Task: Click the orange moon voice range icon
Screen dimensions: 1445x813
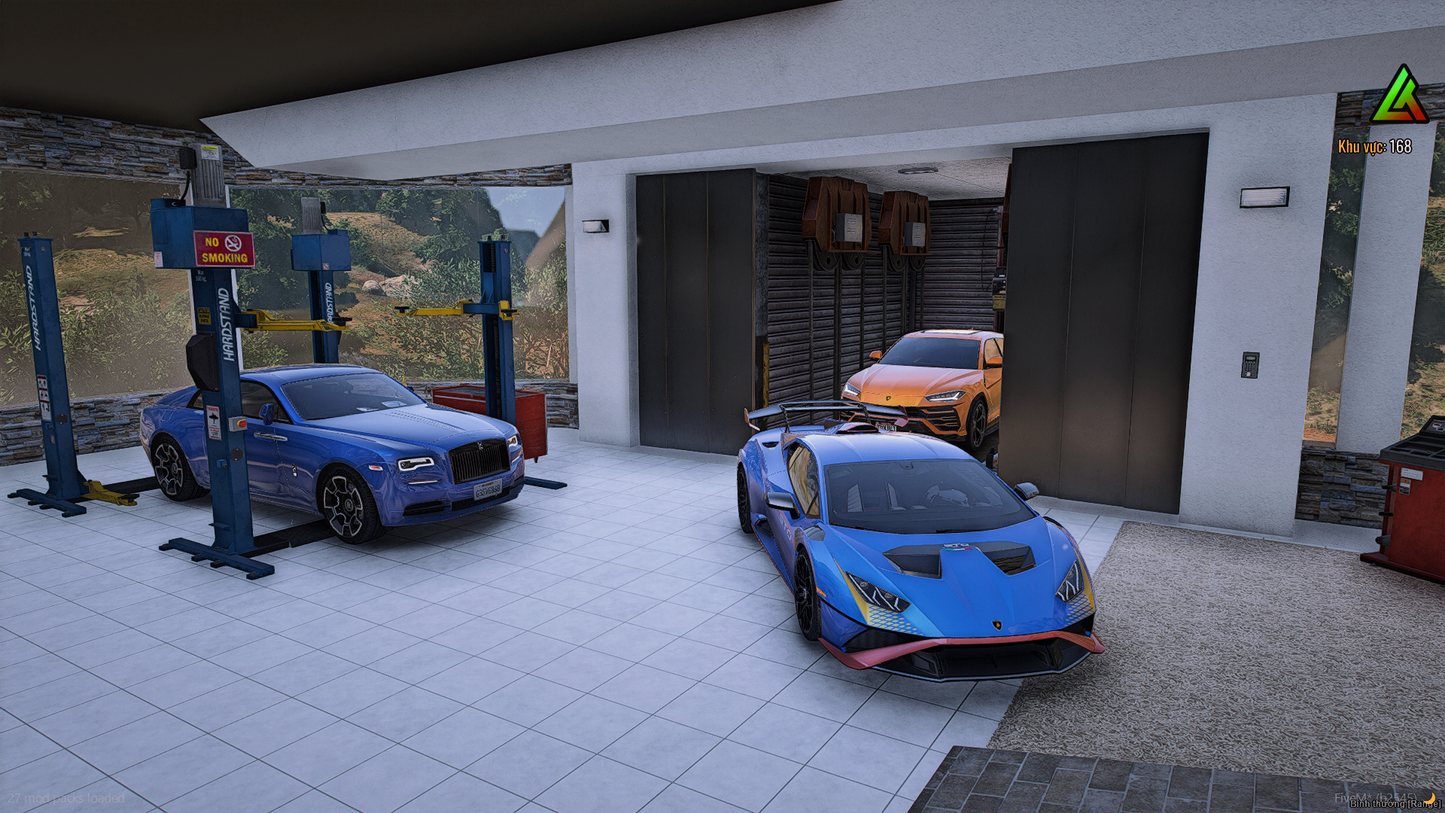Action: 1431,797
